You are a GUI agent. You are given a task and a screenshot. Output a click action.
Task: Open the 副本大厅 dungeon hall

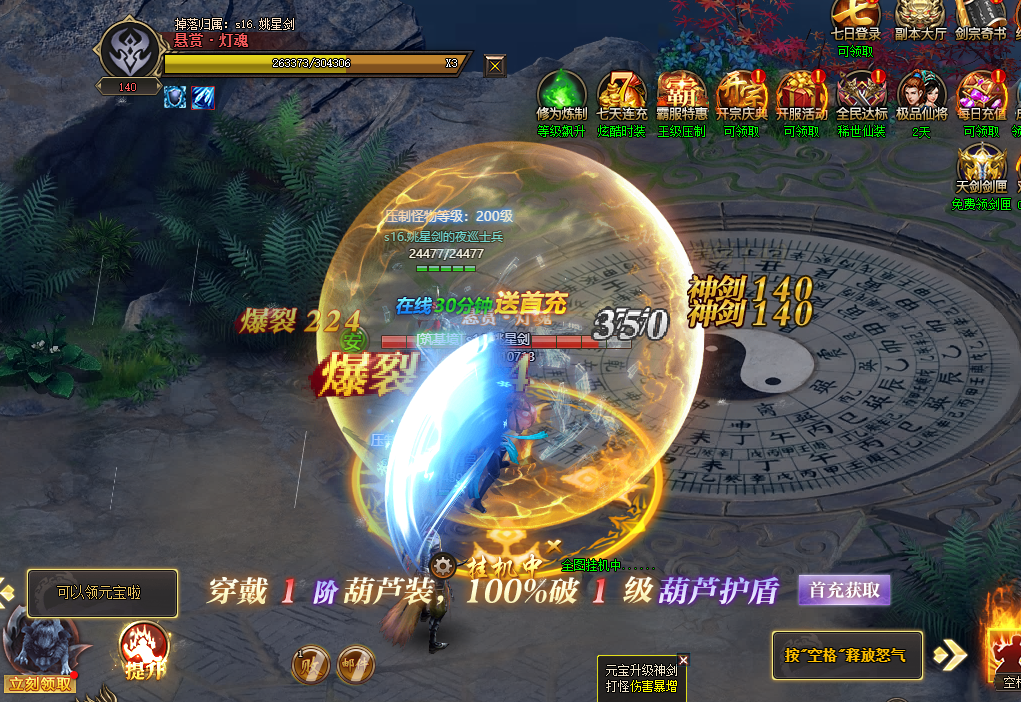(919, 17)
